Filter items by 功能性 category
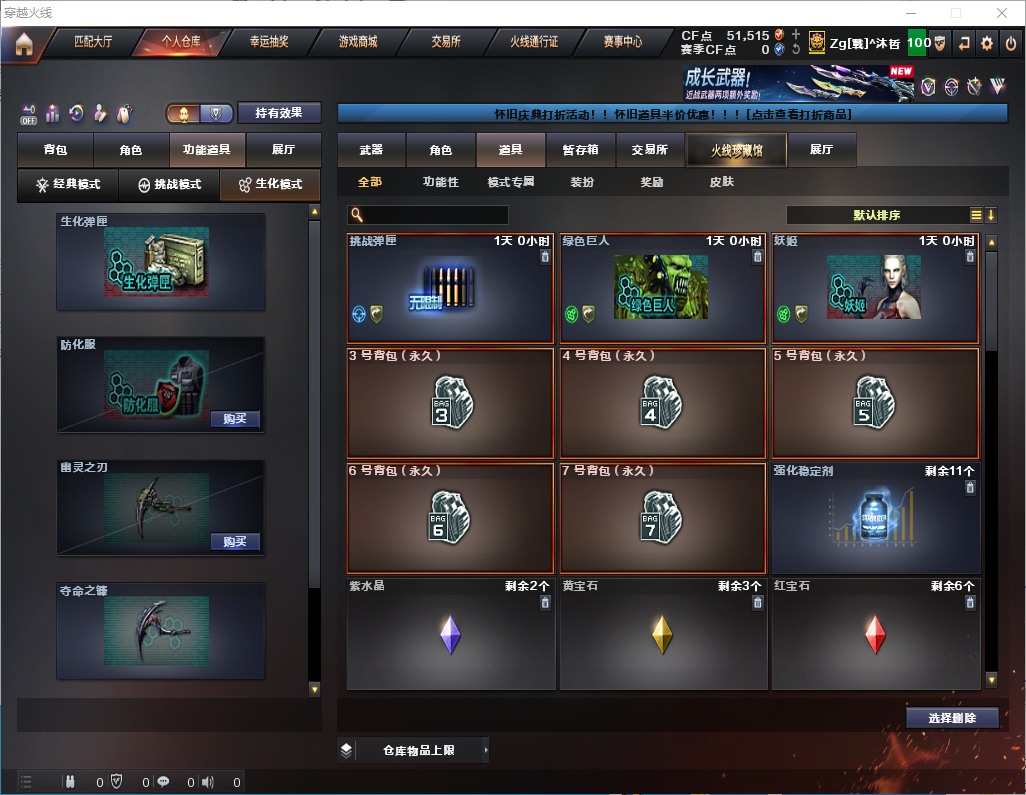 coord(440,183)
